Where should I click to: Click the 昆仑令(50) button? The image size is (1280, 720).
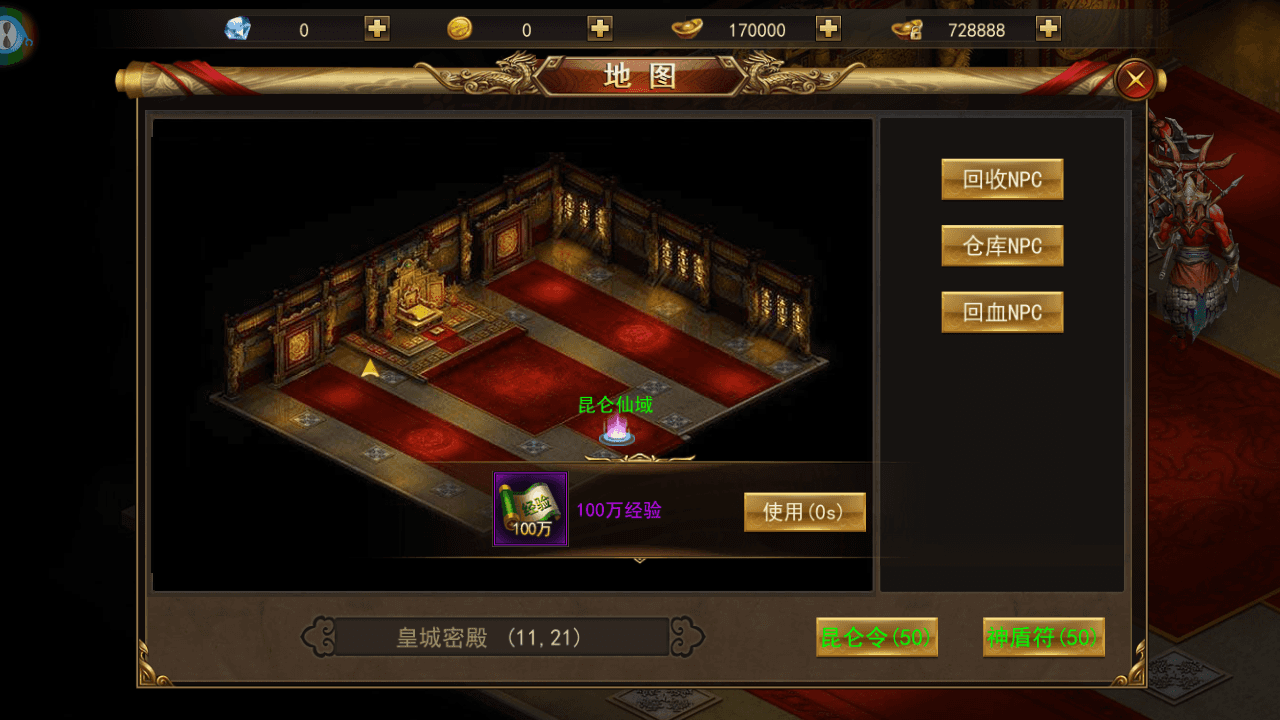click(876, 637)
